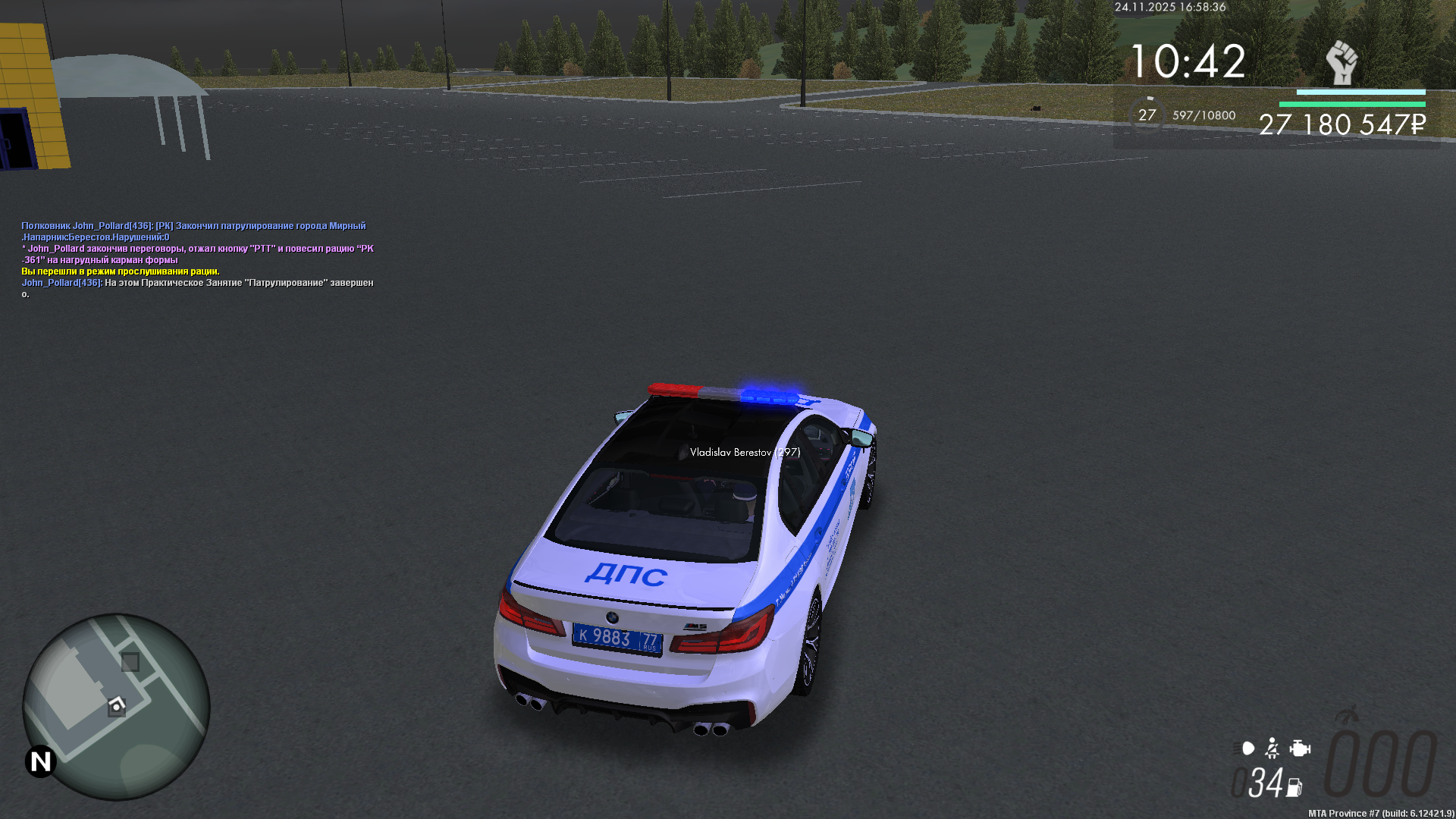Toggle the headlights indicator icon
Screen dimensions: 1456x819
(x=1245, y=748)
